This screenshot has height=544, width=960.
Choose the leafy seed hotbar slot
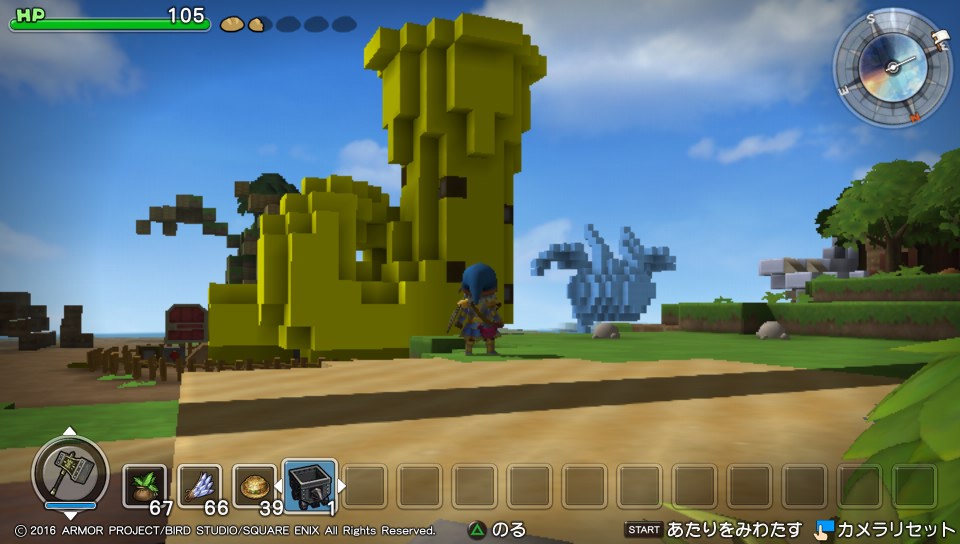(144, 485)
